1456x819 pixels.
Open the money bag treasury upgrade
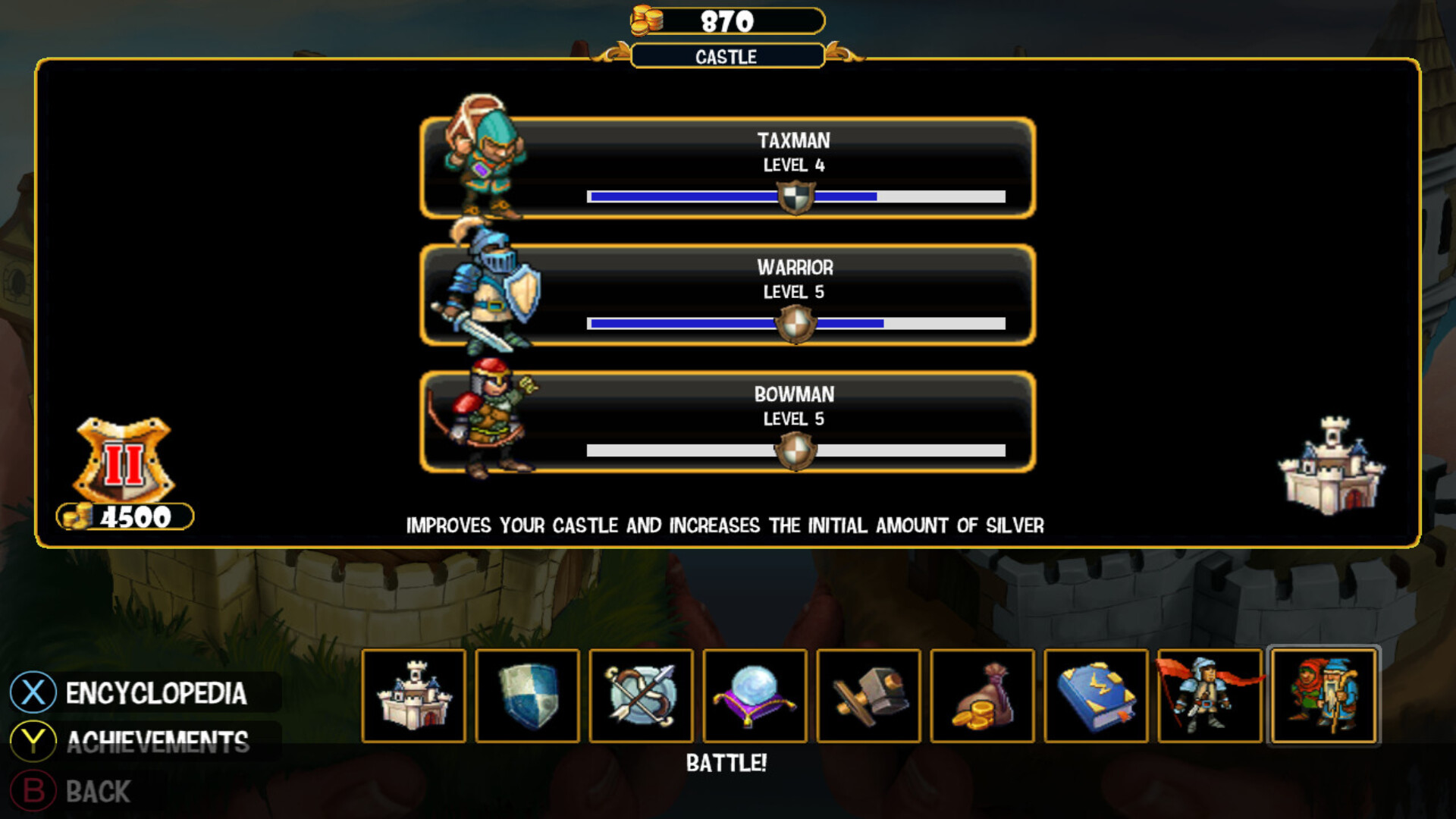(x=982, y=696)
